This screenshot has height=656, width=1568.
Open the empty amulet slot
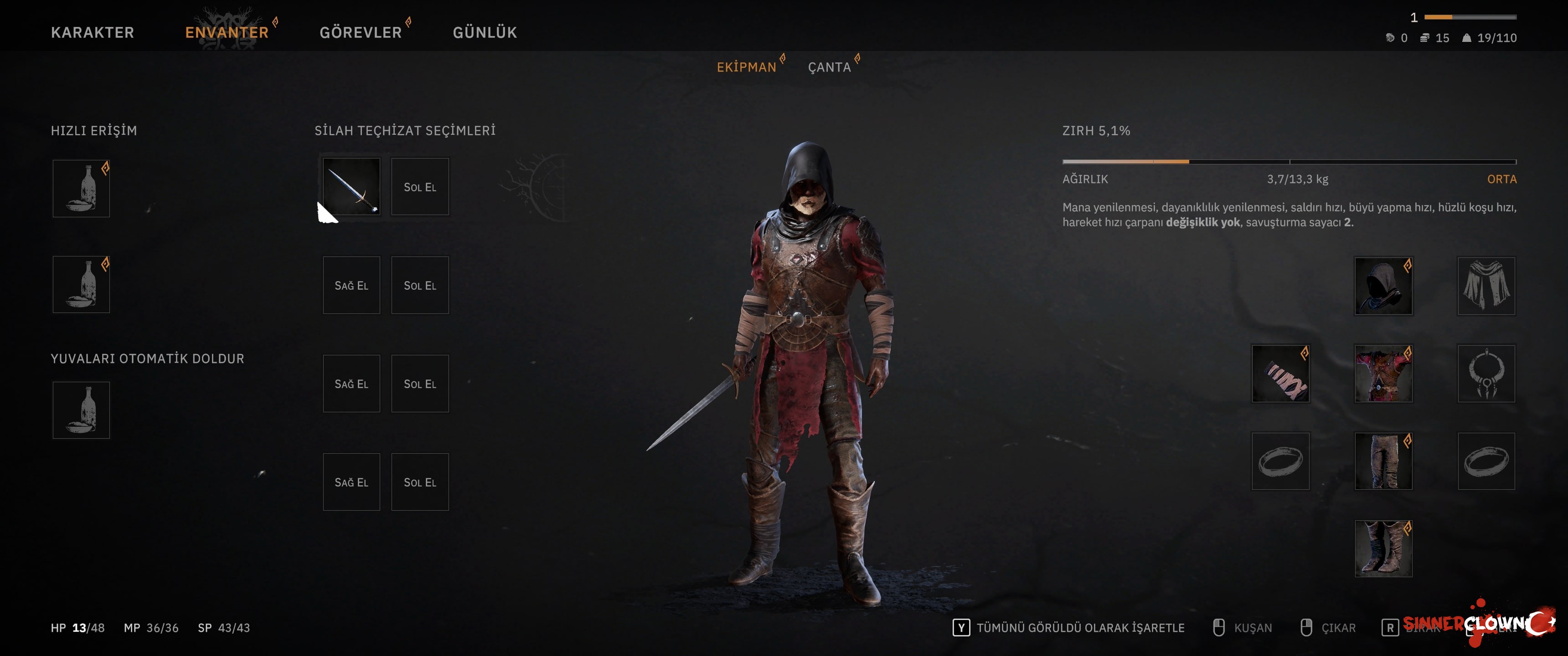coord(1486,374)
